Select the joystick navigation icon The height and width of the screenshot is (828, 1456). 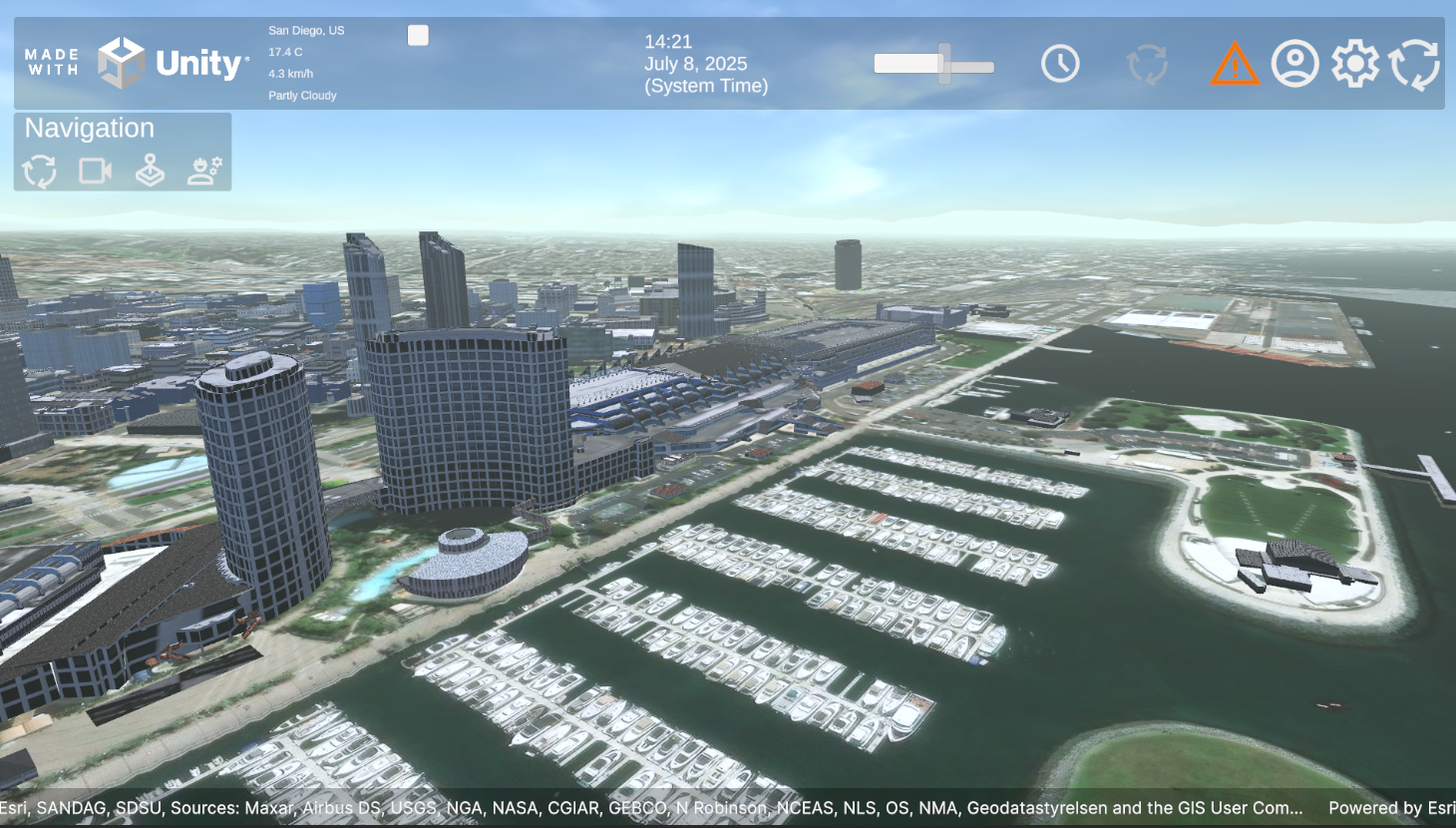151,169
